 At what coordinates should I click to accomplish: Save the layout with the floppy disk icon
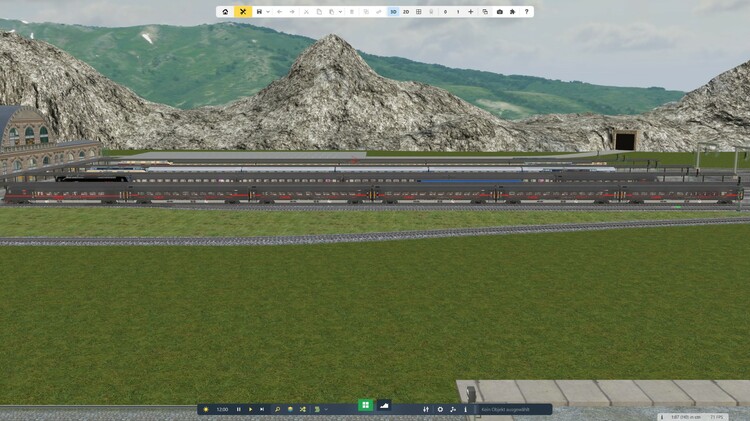259,12
